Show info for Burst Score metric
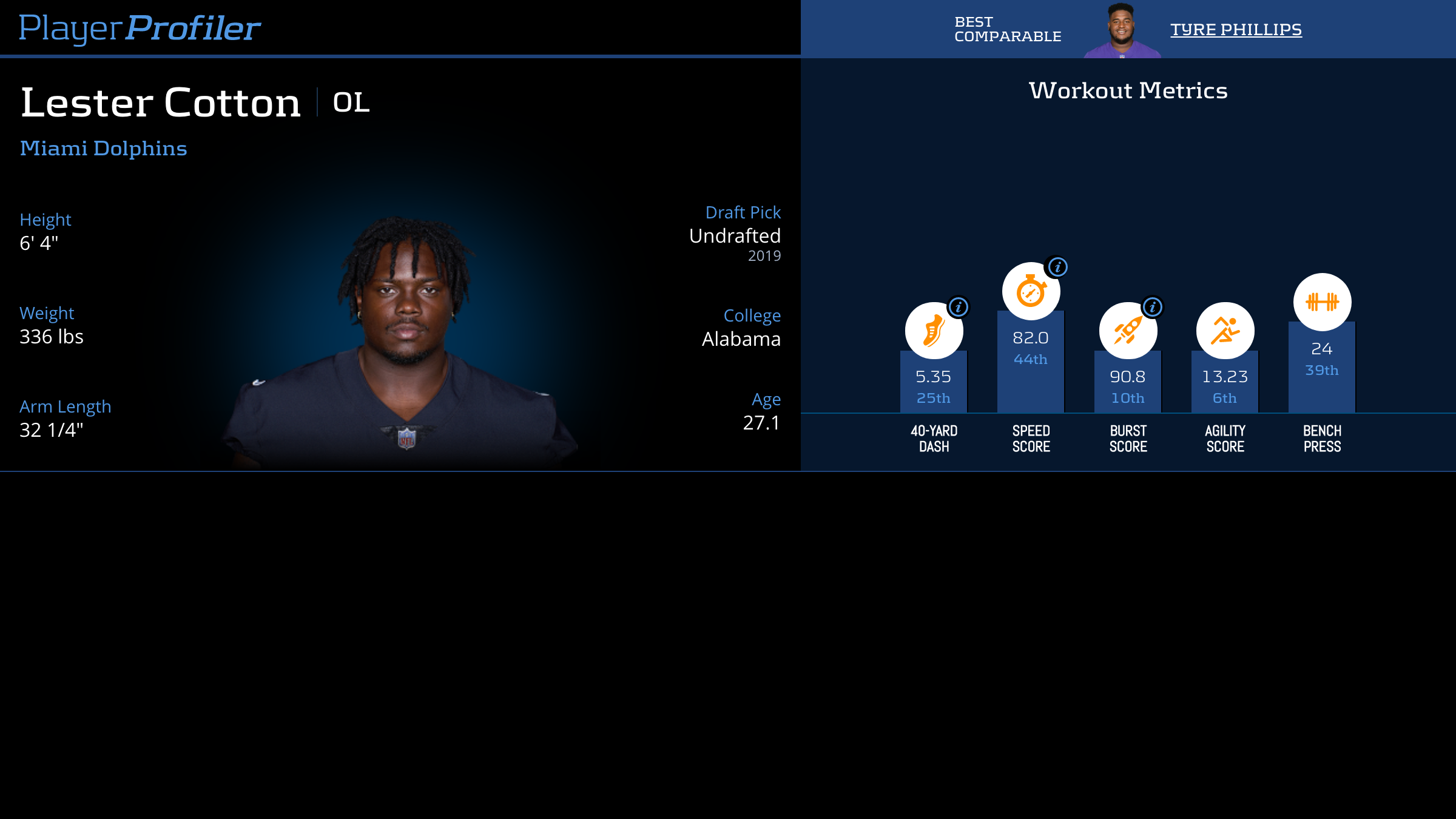 click(1153, 307)
